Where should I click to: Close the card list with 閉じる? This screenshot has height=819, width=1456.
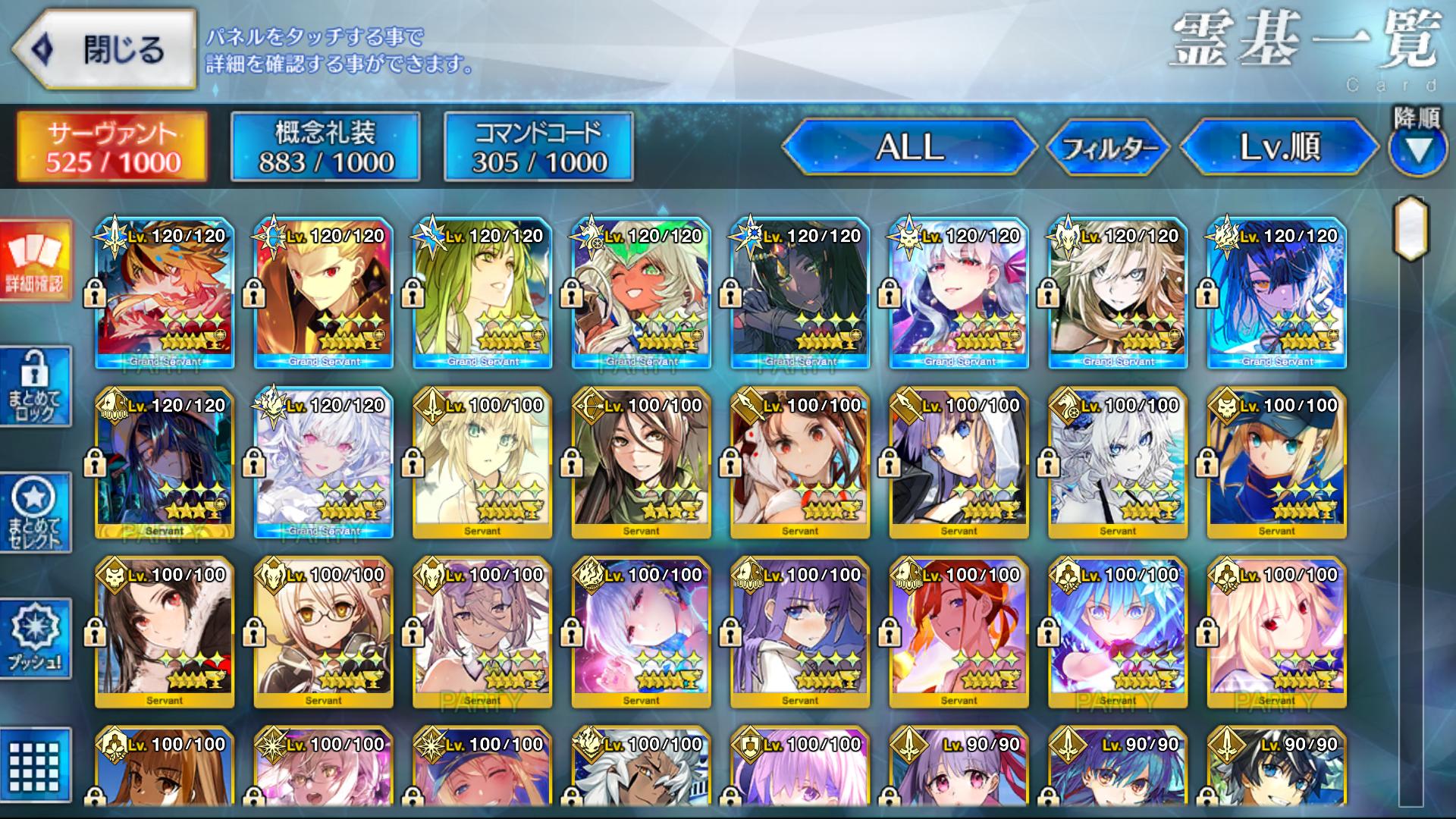pyautogui.click(x=105, y=50)
